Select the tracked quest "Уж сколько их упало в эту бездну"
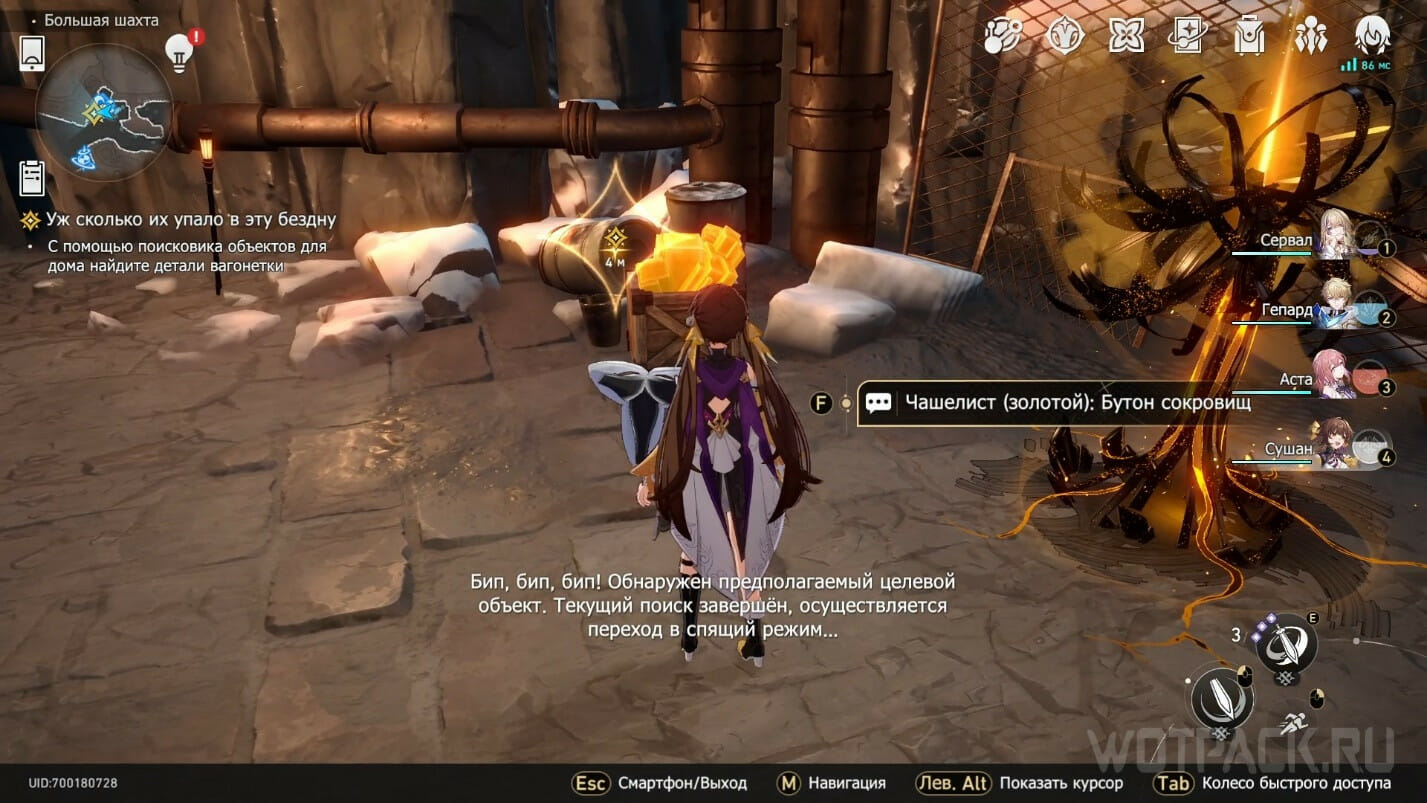Image resolution: width=1427 pixels, height=803 pixels. (x=190, y=219)
